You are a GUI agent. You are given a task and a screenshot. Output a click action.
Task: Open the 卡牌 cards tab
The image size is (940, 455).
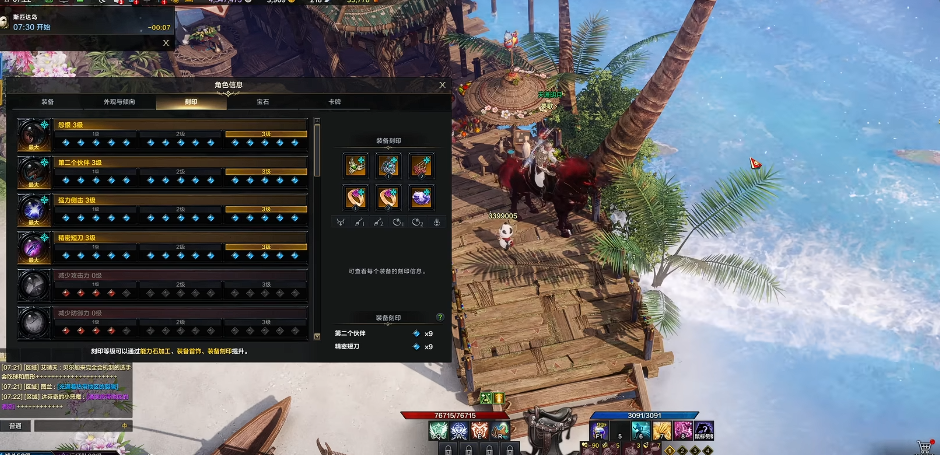click(335, 102)
